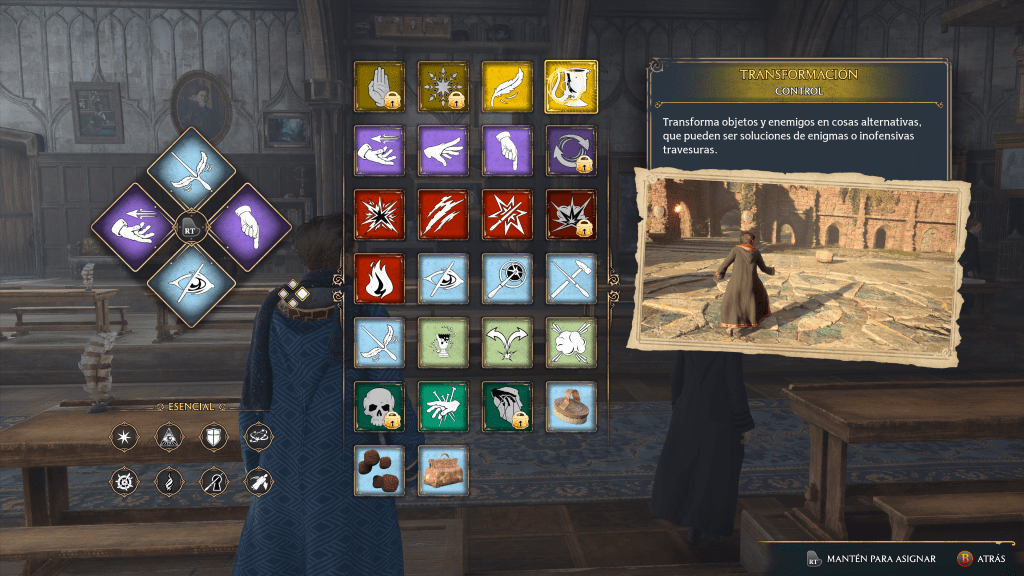Choose the beast grooming brush tile
Image resolution: width=1024 pixels, height=576 pixels.
coord(571,406)
